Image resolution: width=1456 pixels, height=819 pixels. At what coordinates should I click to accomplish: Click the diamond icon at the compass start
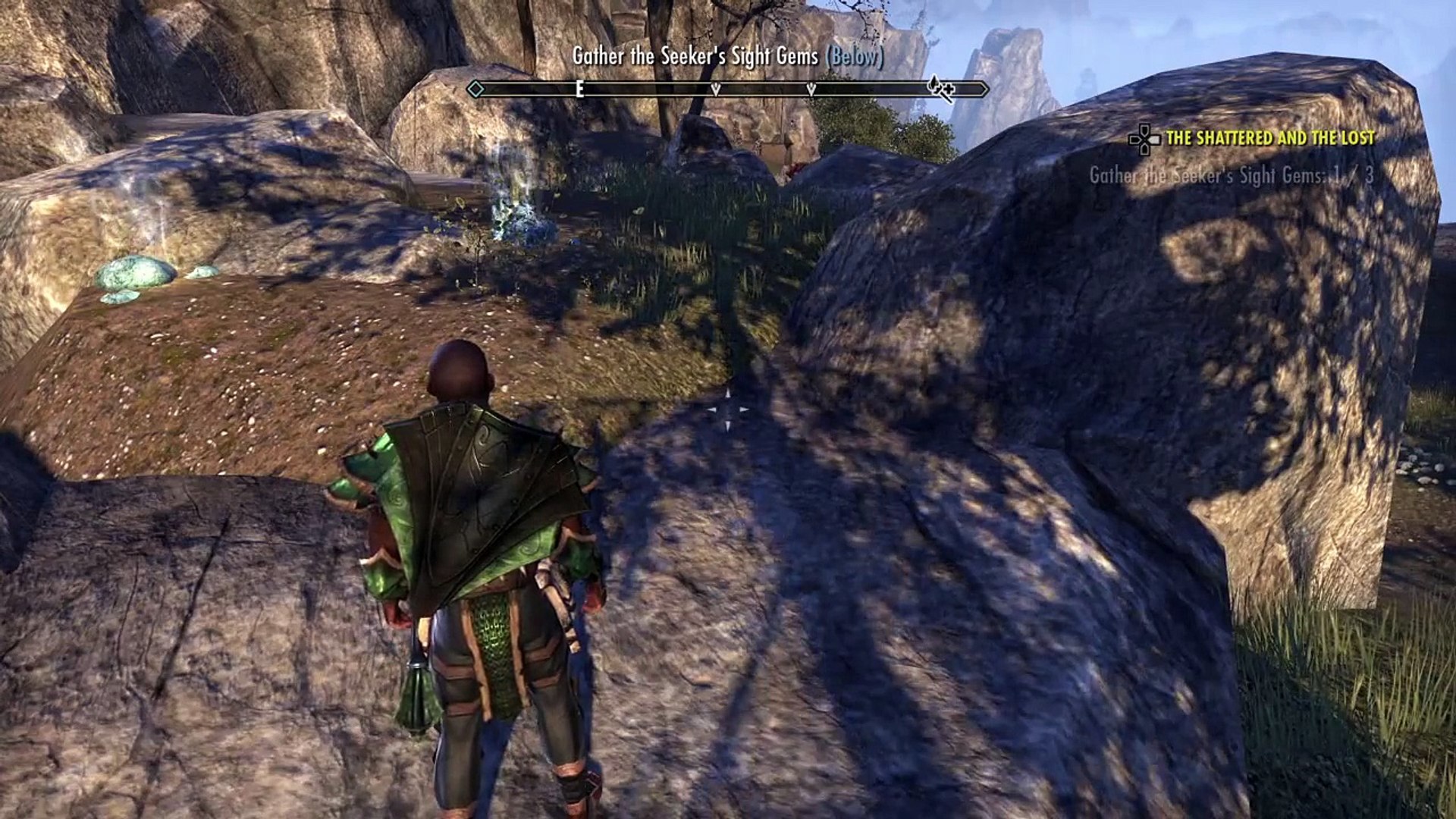pos(475,89)
